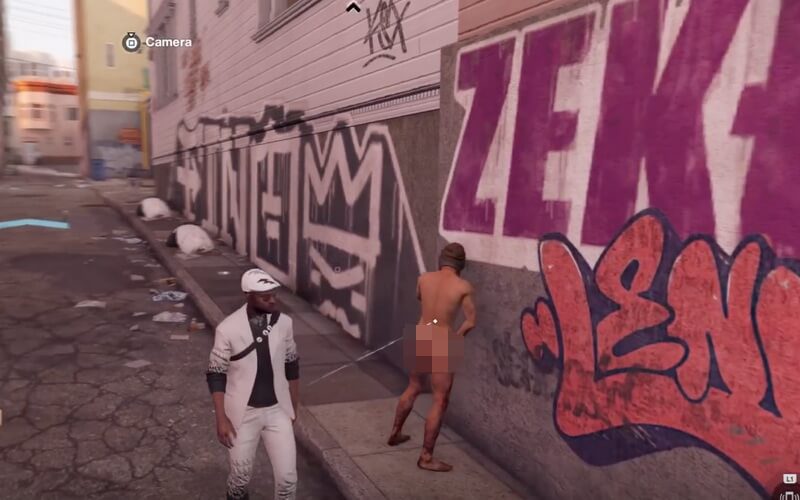Select the Camera hack target icon

pyautogui.click(x=131, y=42)
